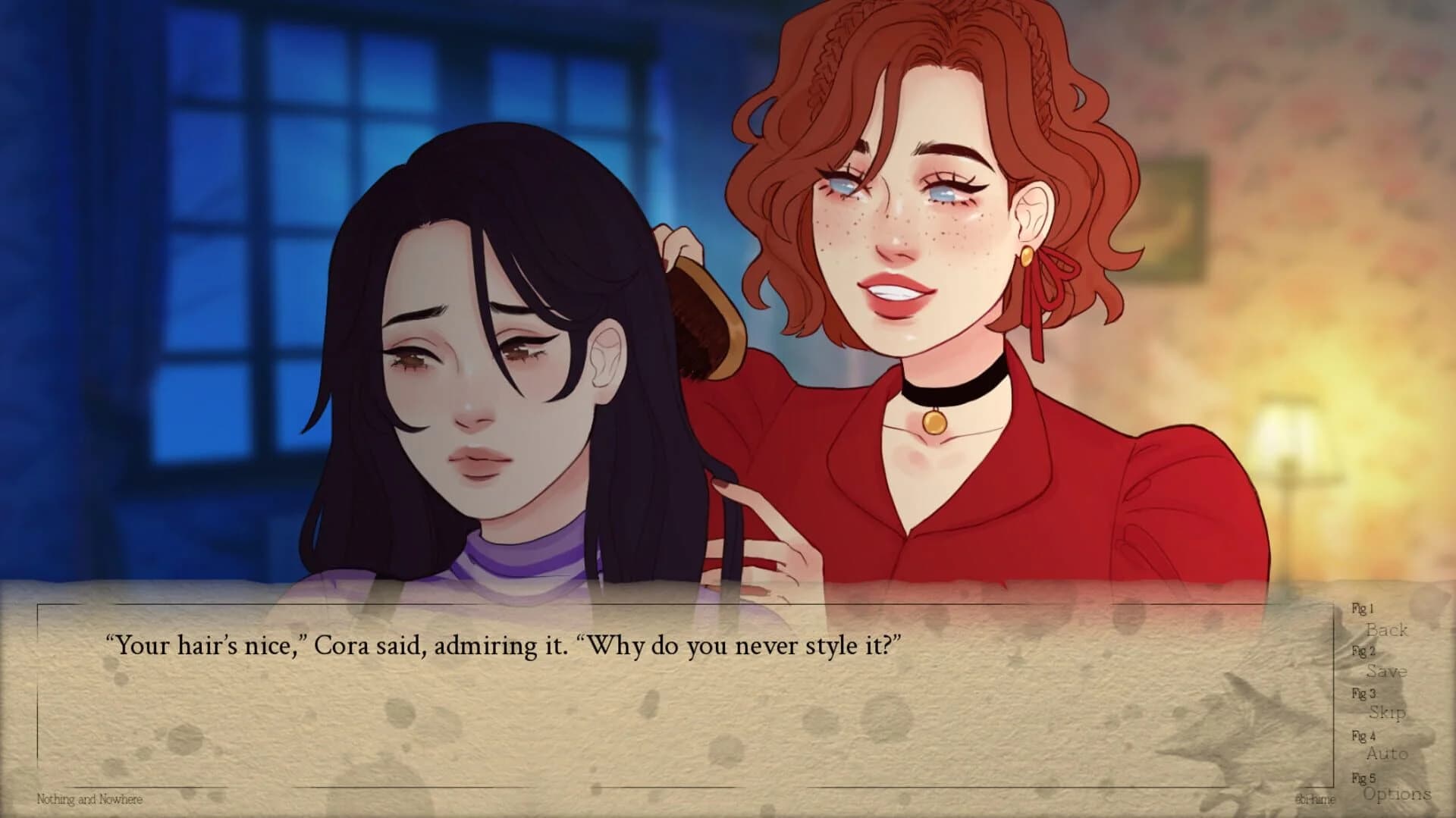Click Save to save progress
The image size is (1456, 818).
point(1387,672)
